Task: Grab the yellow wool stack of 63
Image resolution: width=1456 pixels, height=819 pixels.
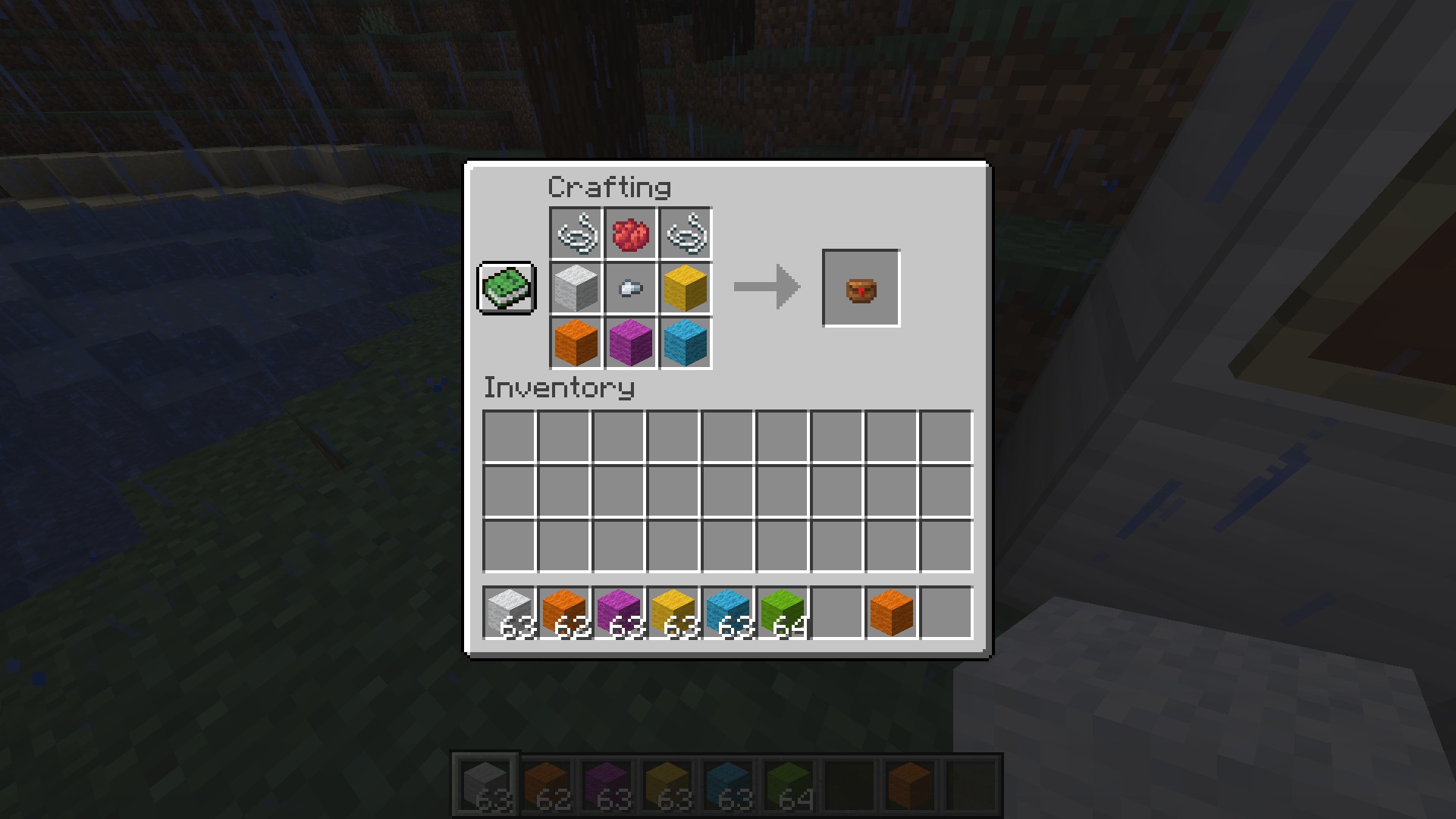Action: click(673, 613)
